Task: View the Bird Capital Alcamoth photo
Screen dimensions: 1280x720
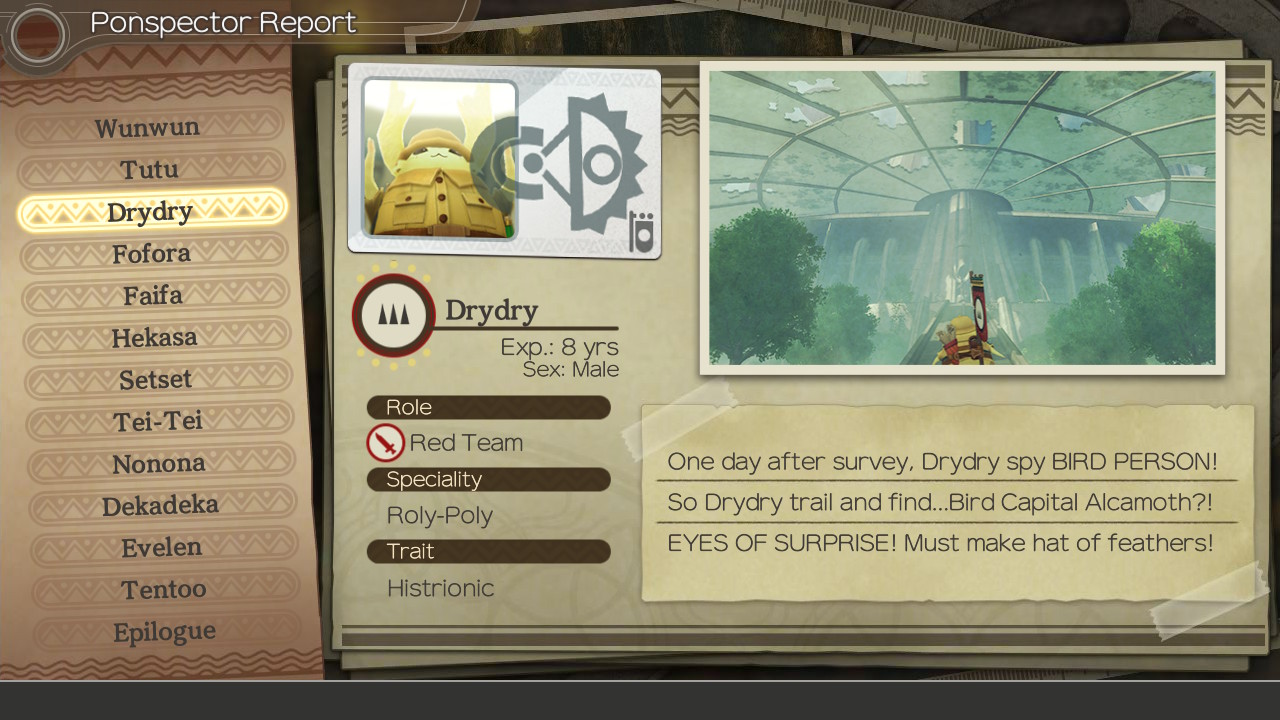Action: tap(962, 218)
